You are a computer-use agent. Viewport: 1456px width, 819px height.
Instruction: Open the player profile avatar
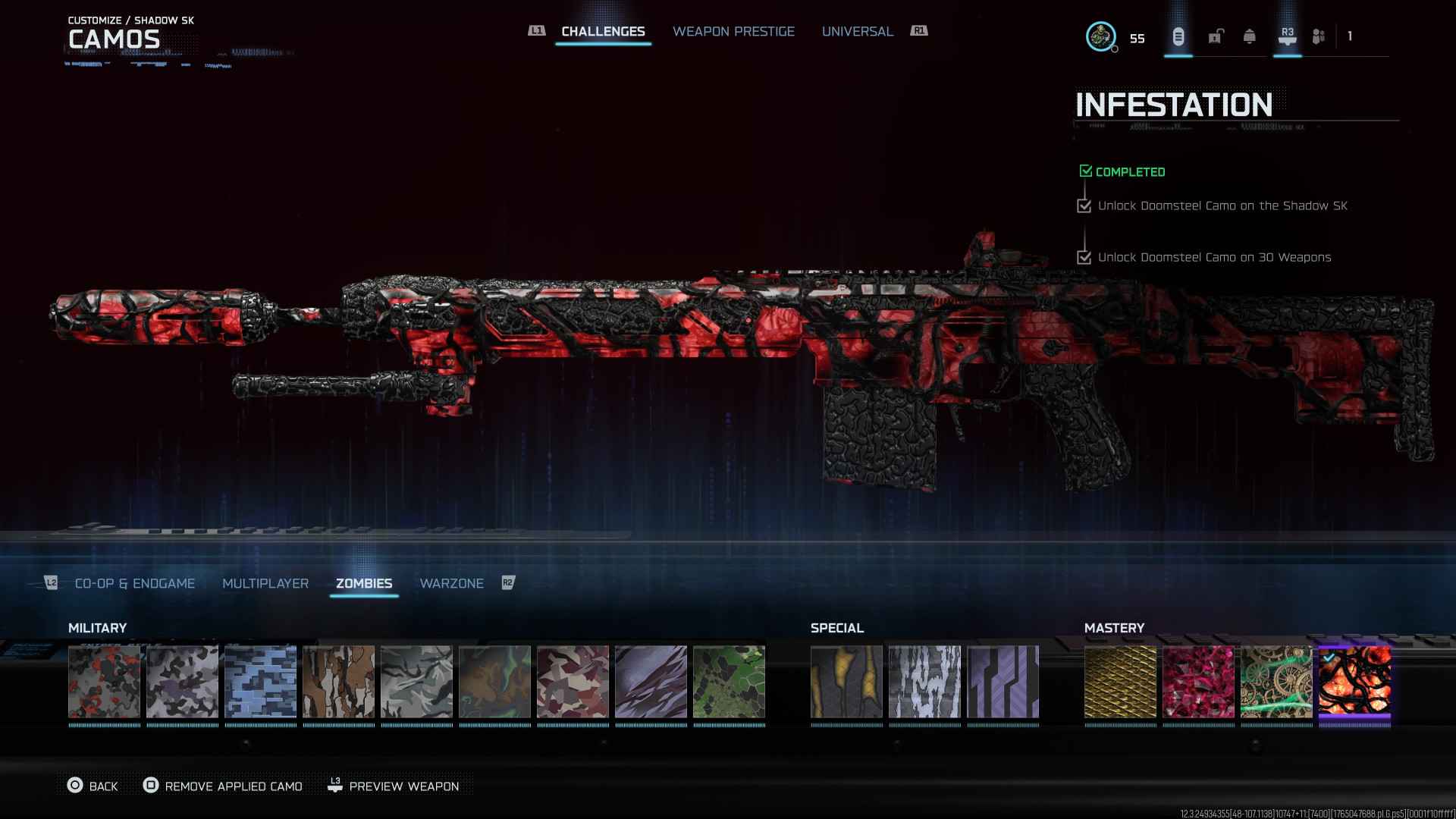point(1100,36)
